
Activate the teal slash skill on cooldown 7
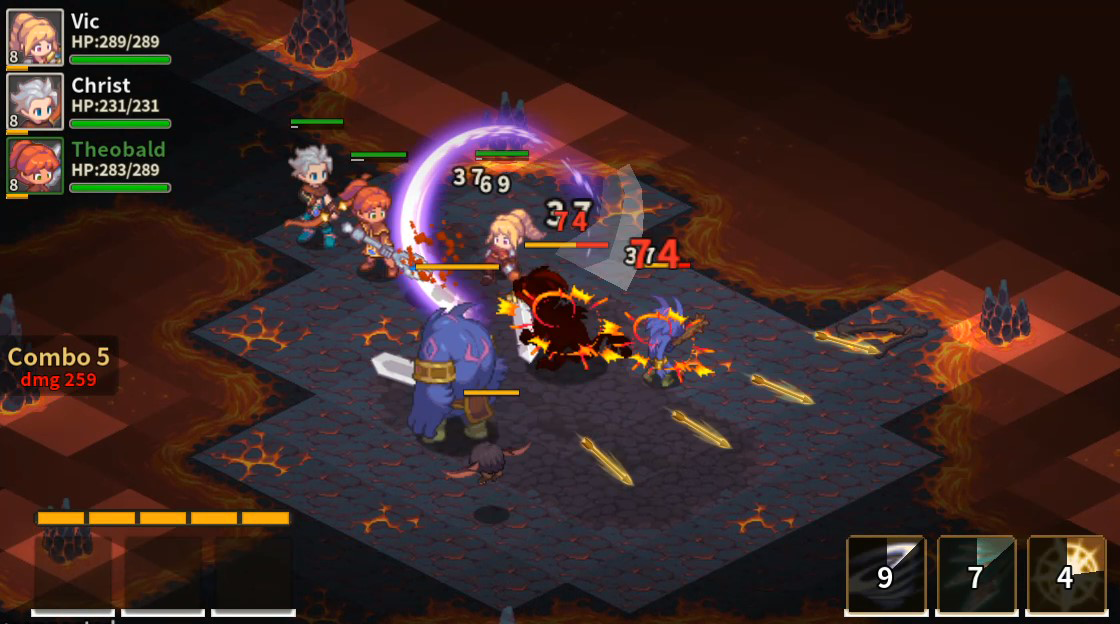[976, 574]
